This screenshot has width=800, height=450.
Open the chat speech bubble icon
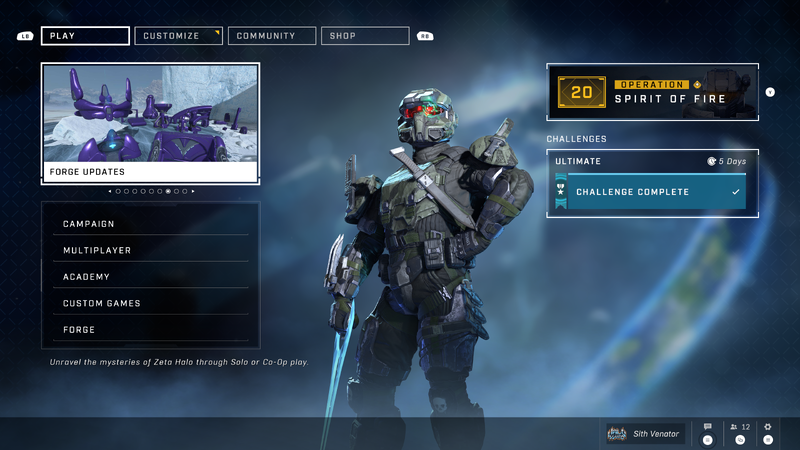708,428
